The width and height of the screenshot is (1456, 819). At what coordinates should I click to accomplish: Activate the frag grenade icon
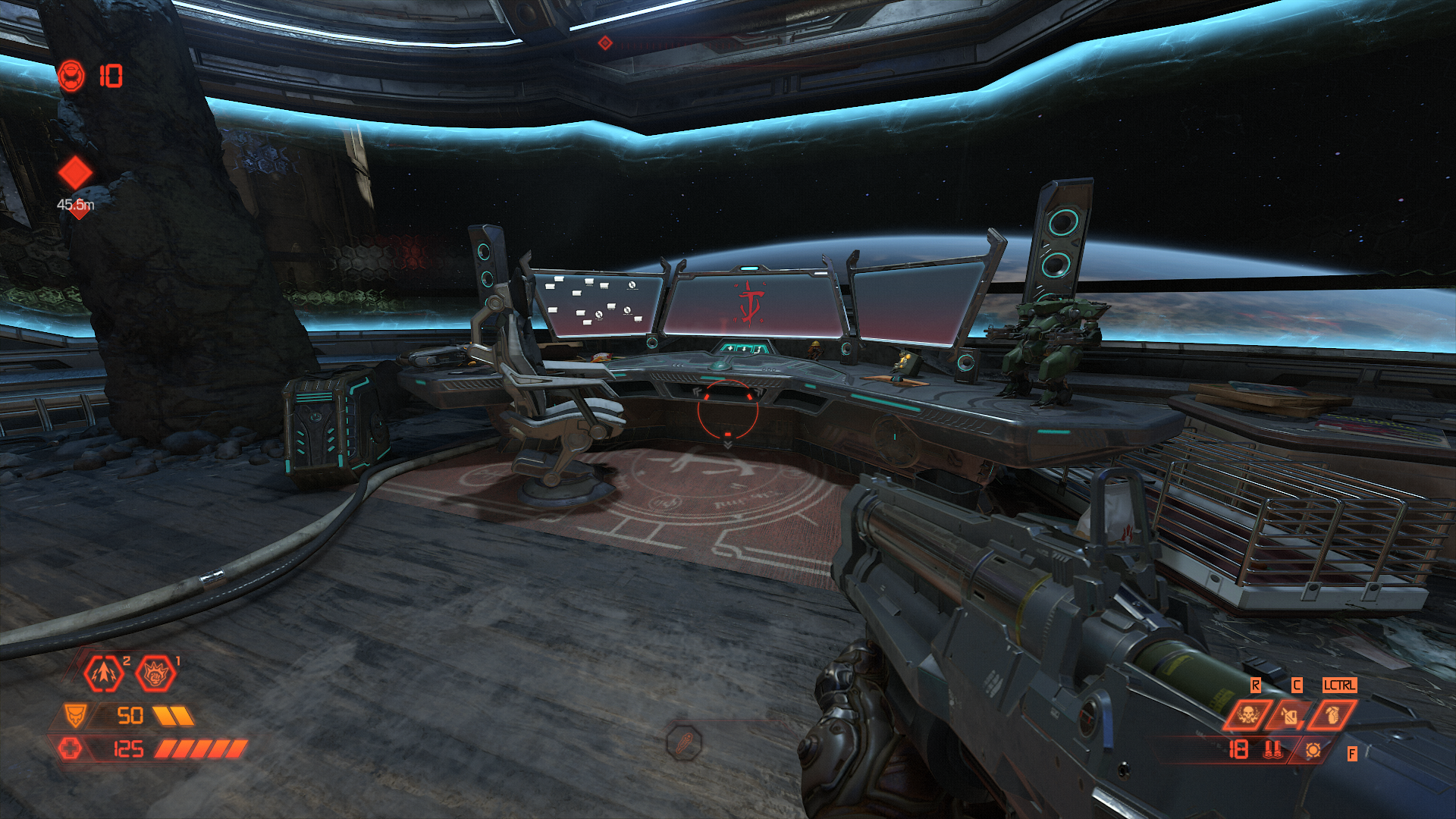click(1332, 714)
